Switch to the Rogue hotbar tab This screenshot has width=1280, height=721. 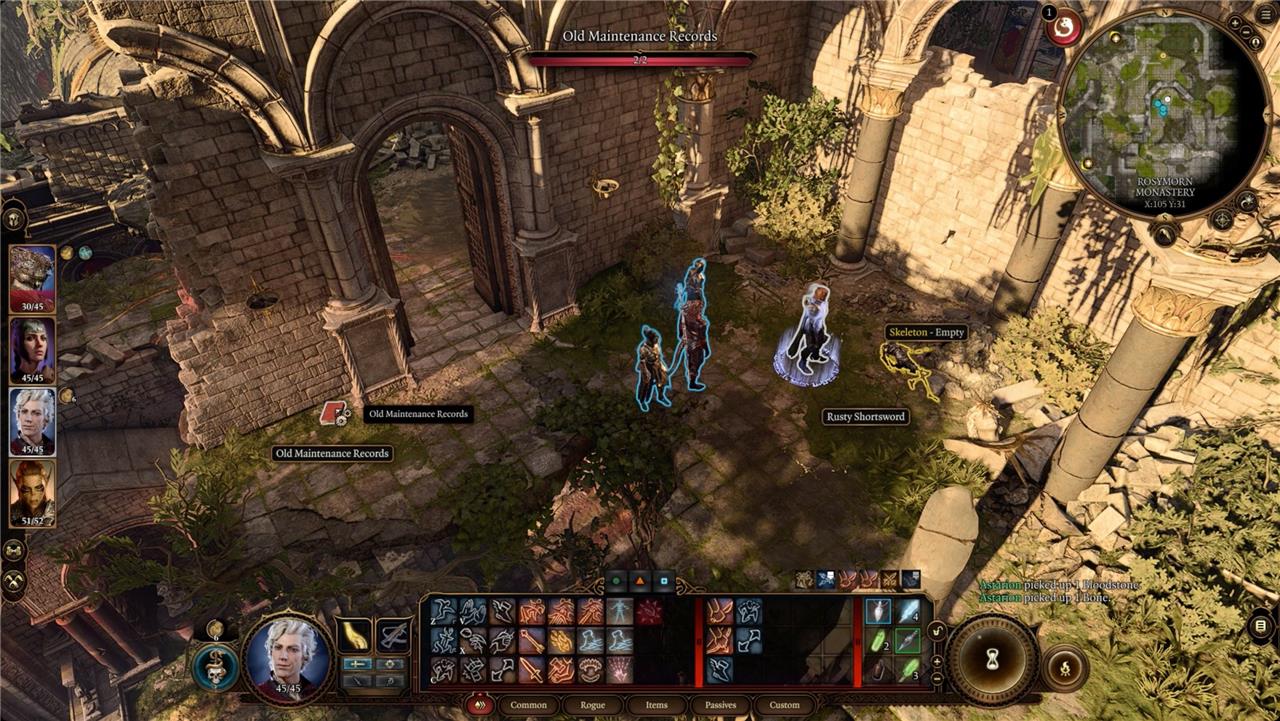click(593, 705)
